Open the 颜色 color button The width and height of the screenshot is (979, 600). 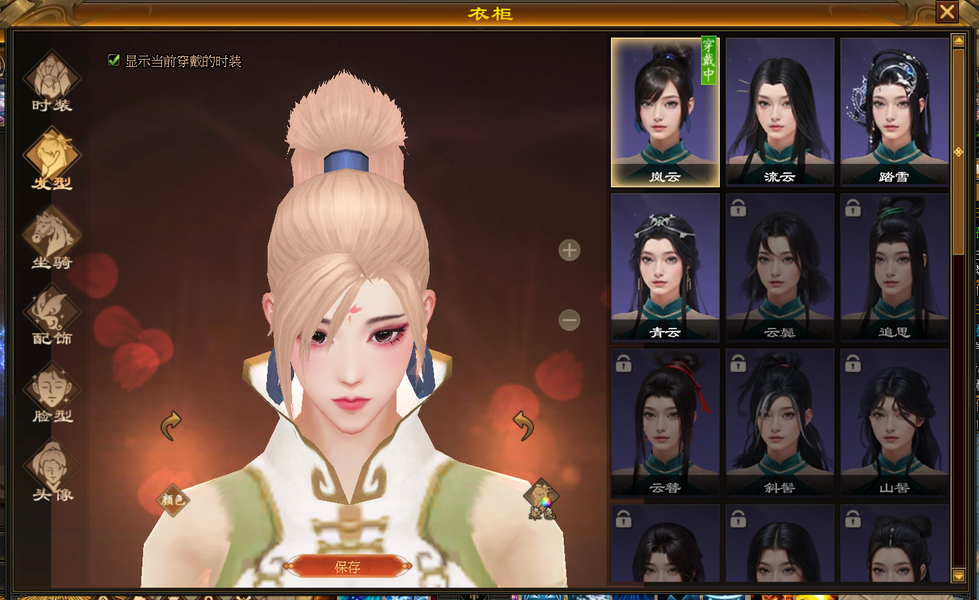click(x=174, y=498)
